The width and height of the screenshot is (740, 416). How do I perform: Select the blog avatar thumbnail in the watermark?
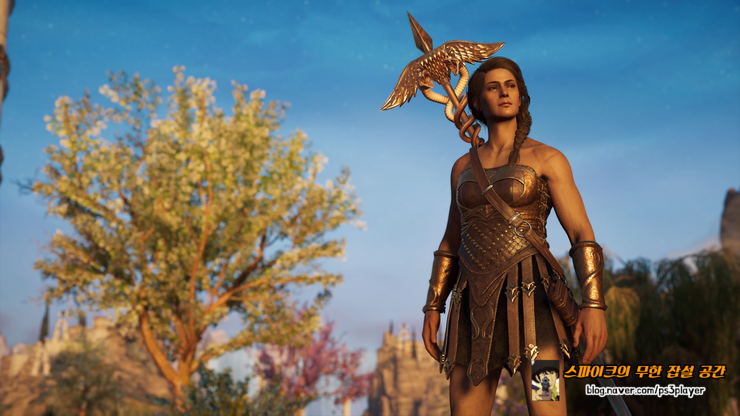(545, 381)
